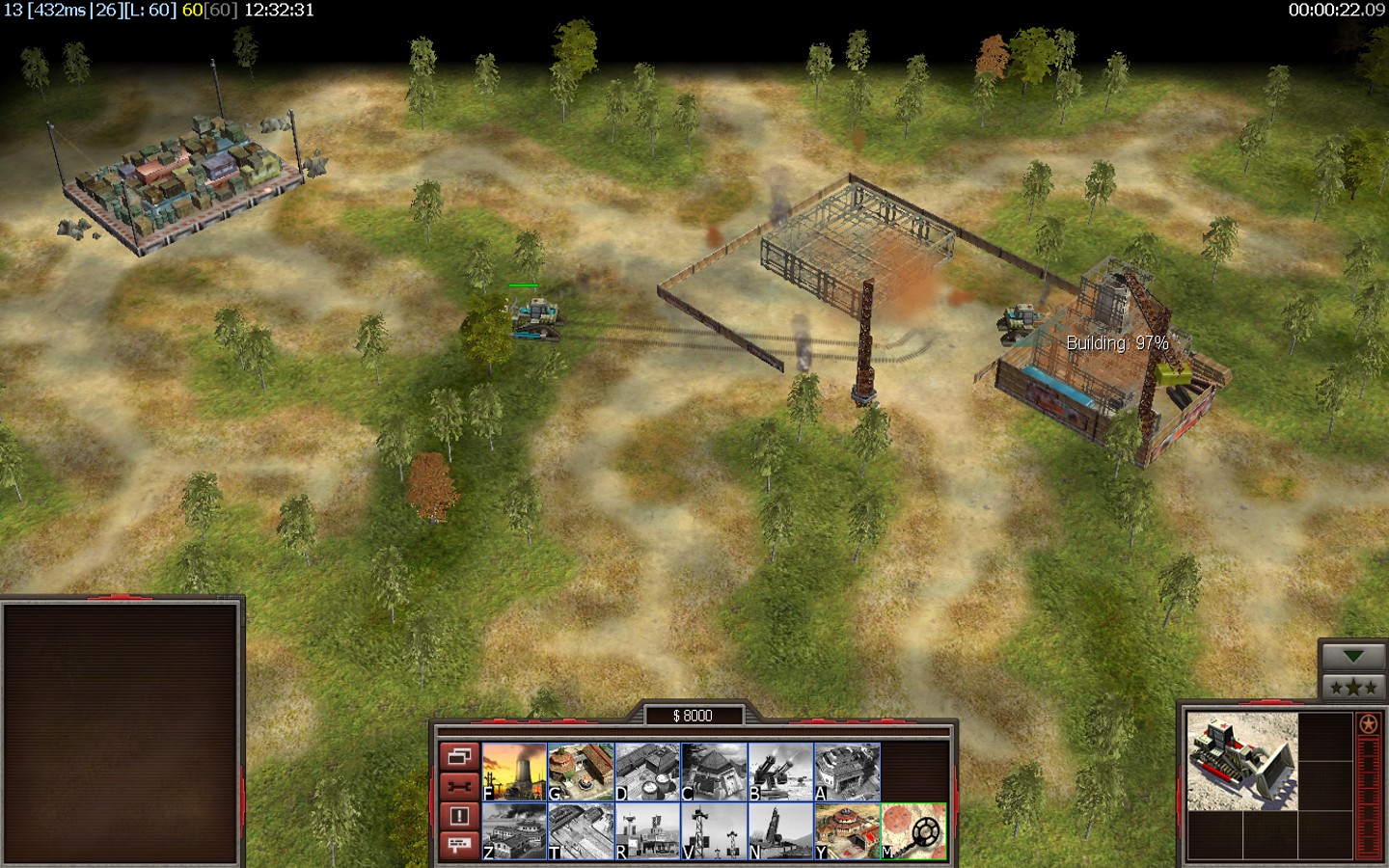
Task: Activate the mine detector clear mines command
Action: pyautogui.click(x=913, y=831)
